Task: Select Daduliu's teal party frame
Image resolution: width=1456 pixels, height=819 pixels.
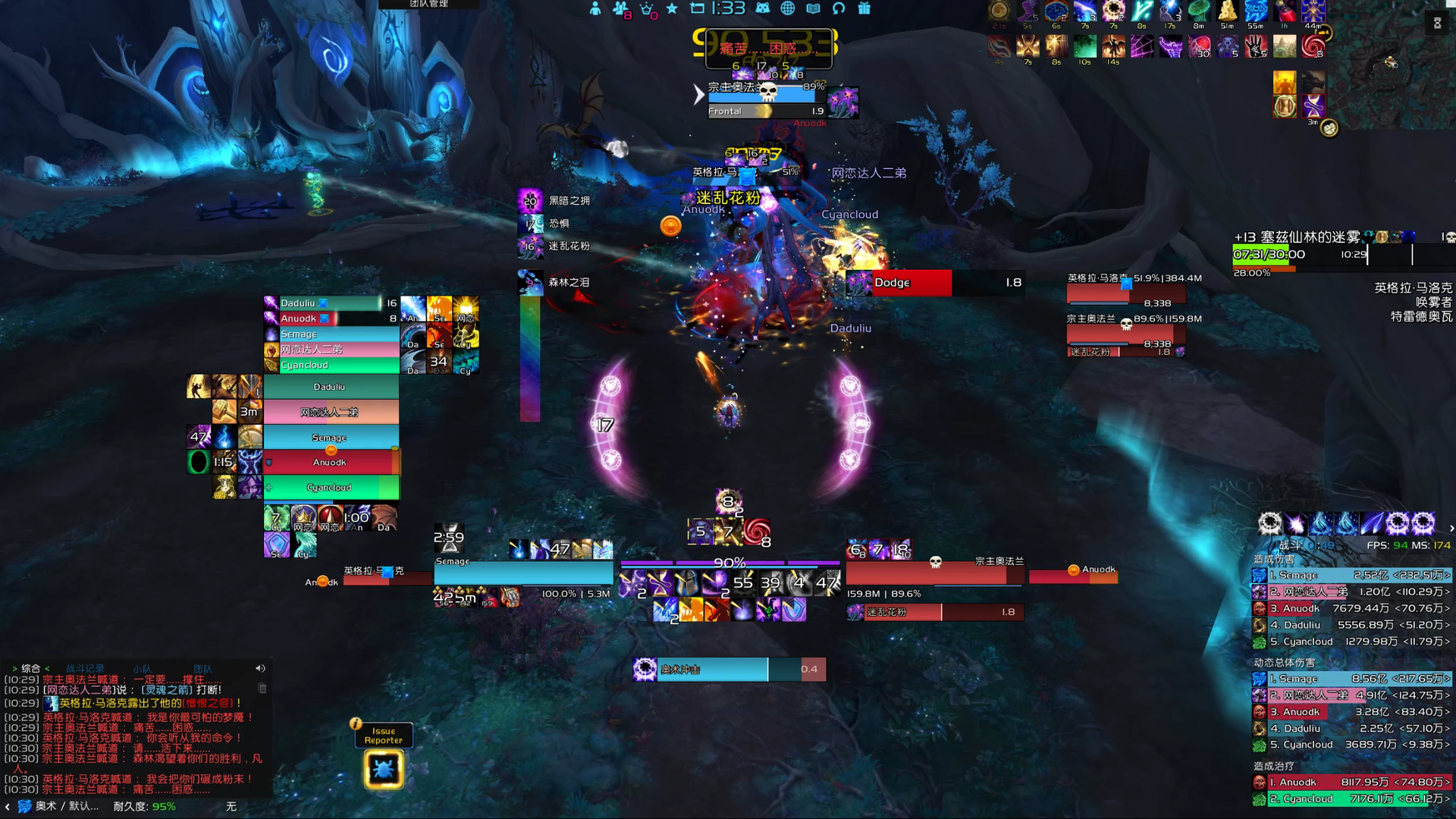Action: click(331, 387)
